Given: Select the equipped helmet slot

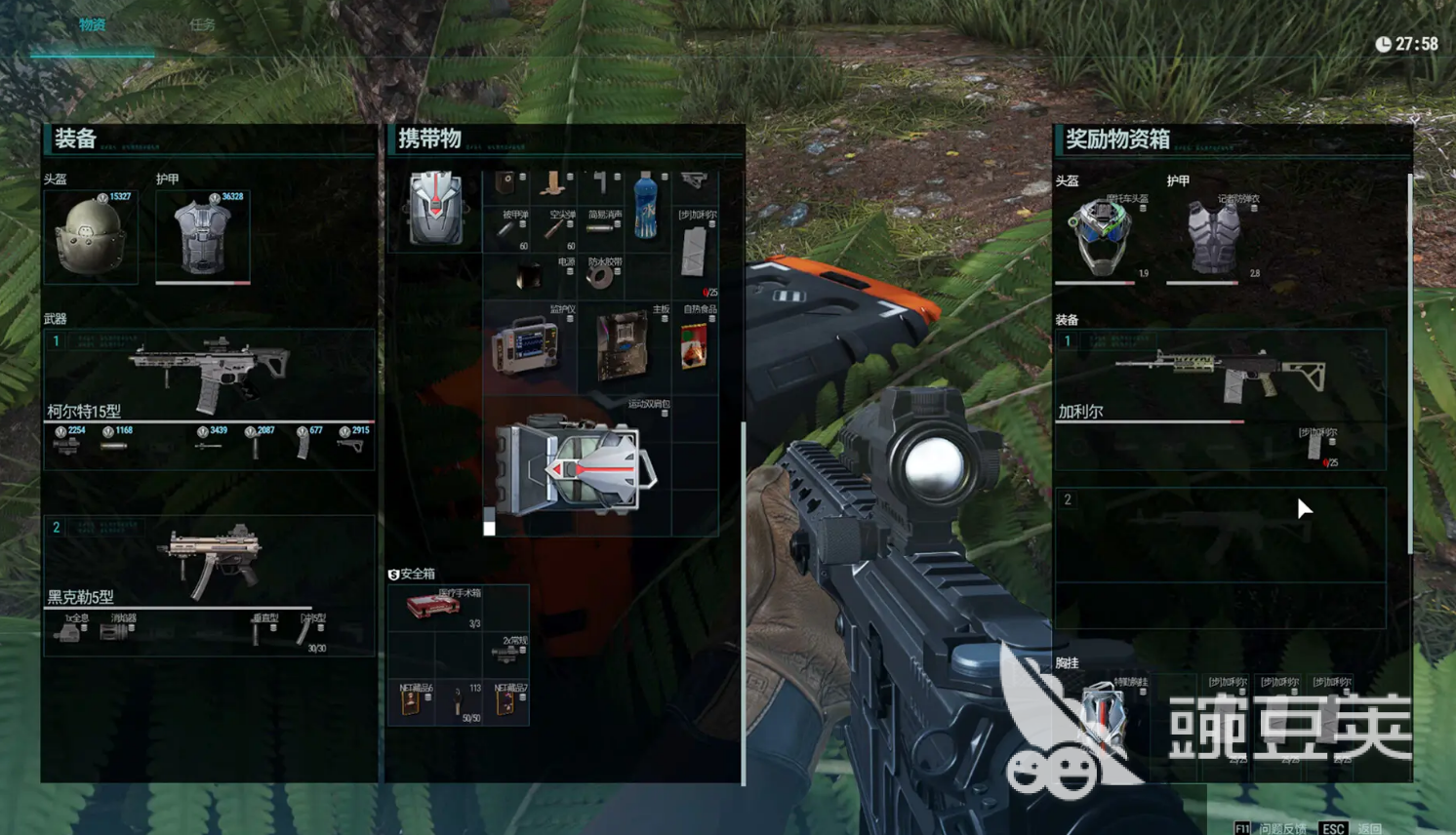Looking at the screenshot, I should (91, 237).
